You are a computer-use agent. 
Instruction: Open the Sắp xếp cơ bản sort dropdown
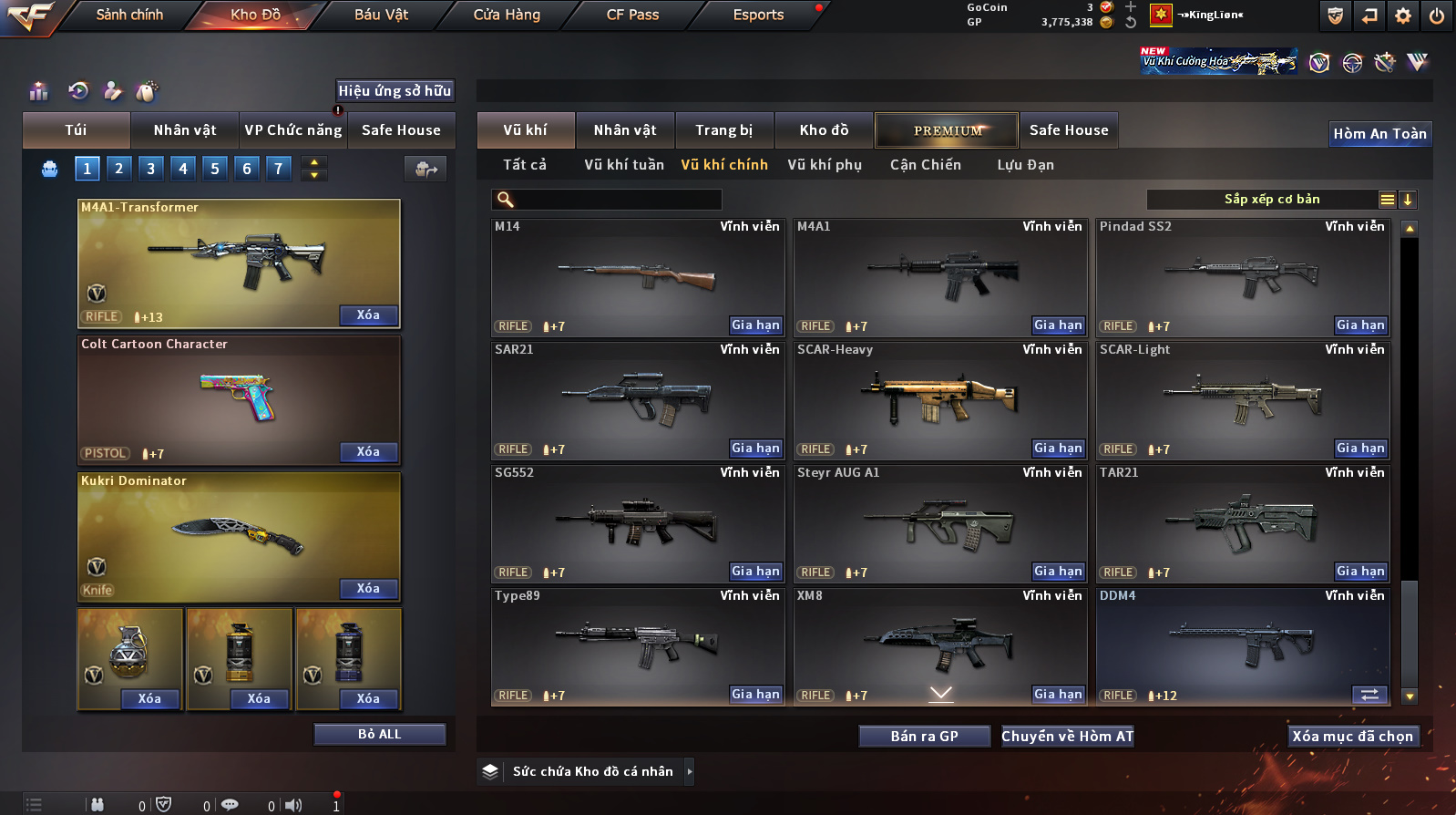(x=1272, y=200)
